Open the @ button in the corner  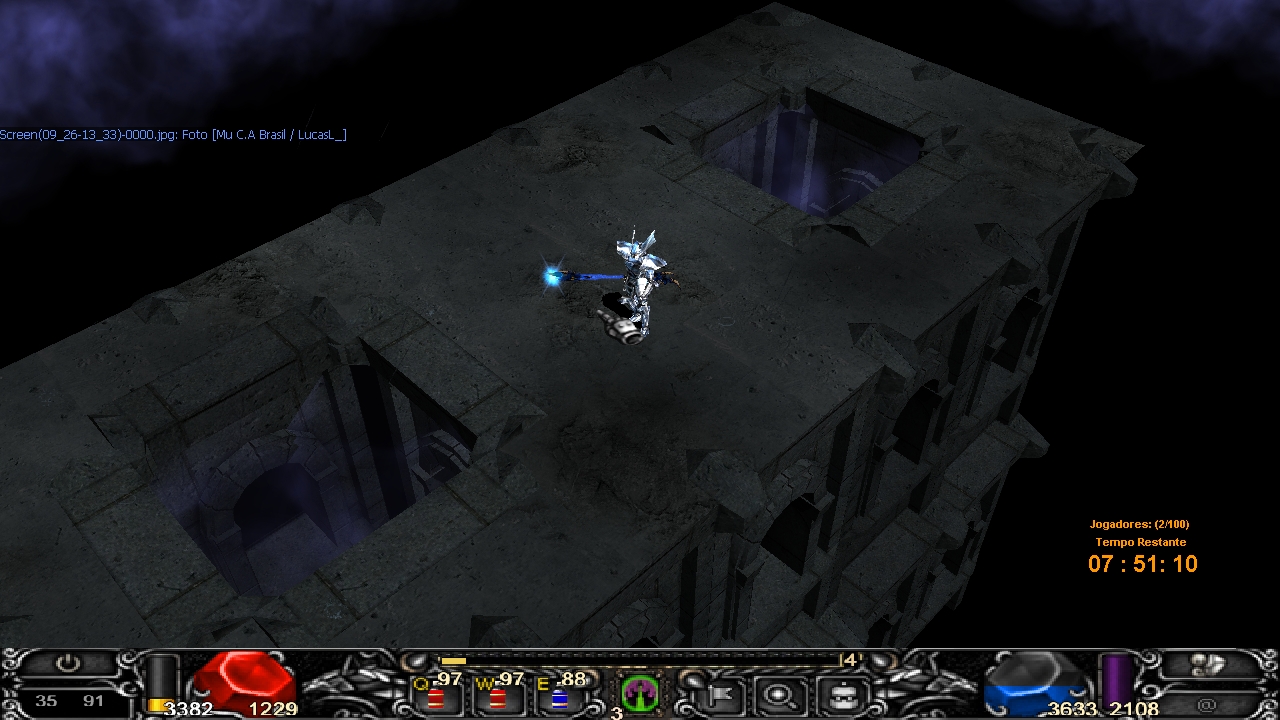1208,704
